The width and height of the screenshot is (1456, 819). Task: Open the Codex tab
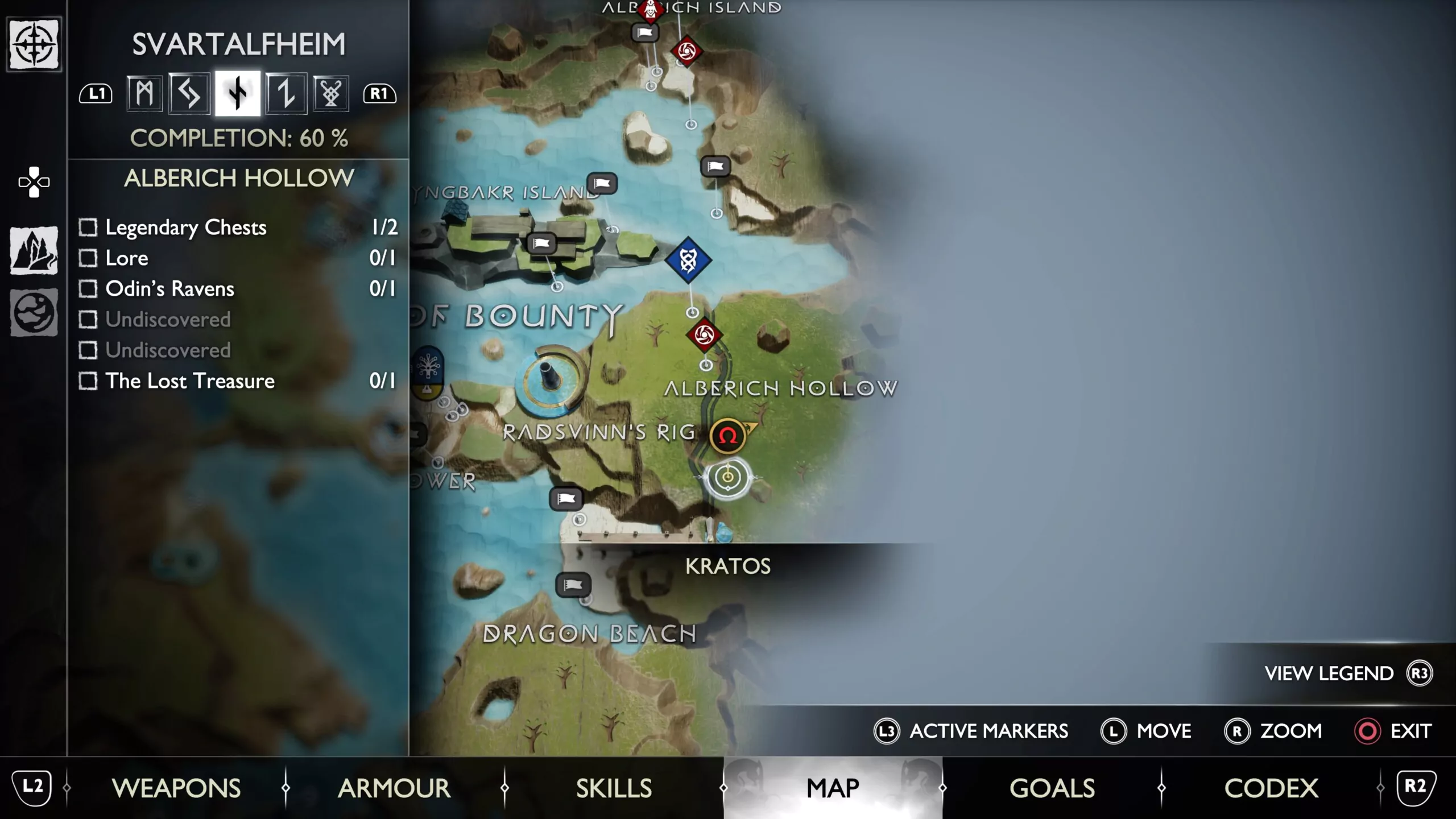pos(1271,788)
